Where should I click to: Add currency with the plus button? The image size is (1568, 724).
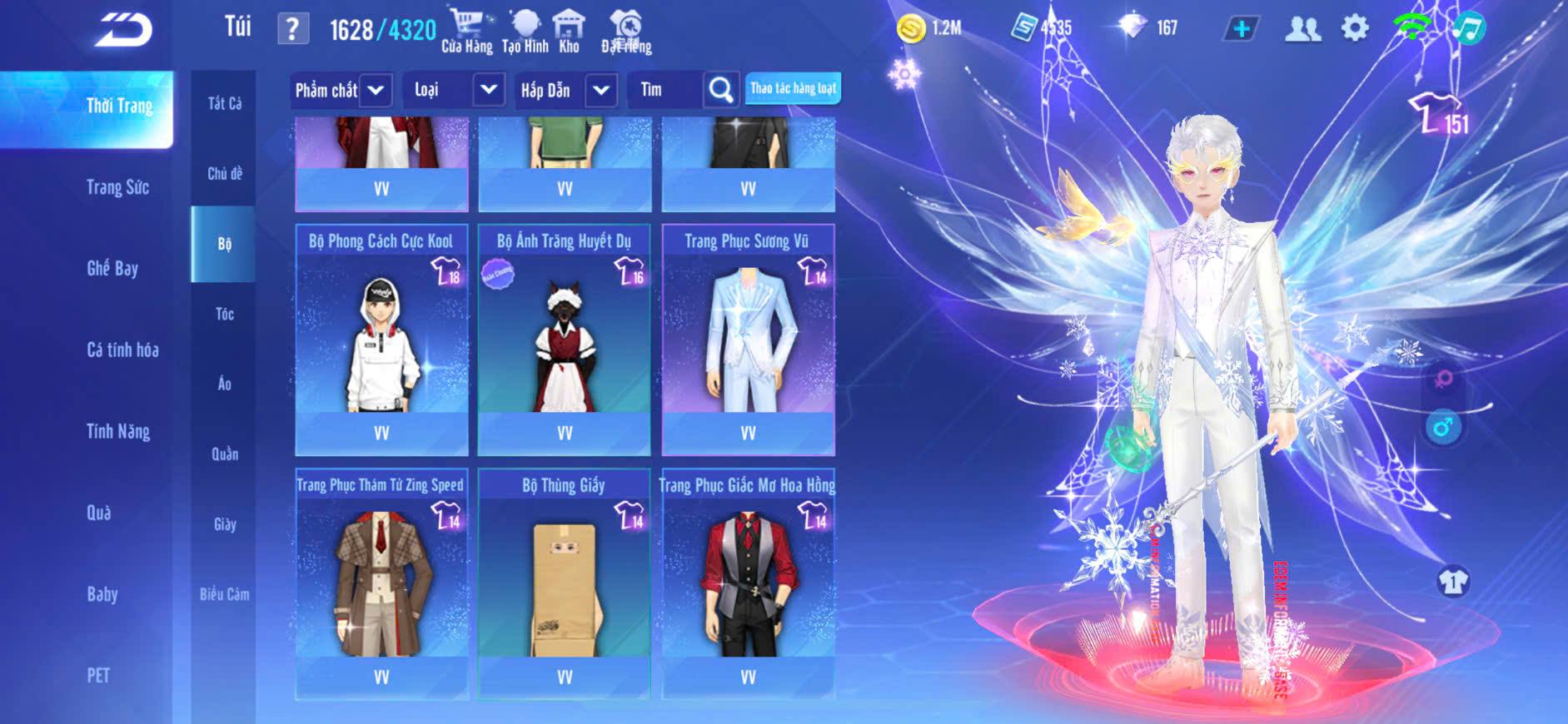click(1241, 29)
